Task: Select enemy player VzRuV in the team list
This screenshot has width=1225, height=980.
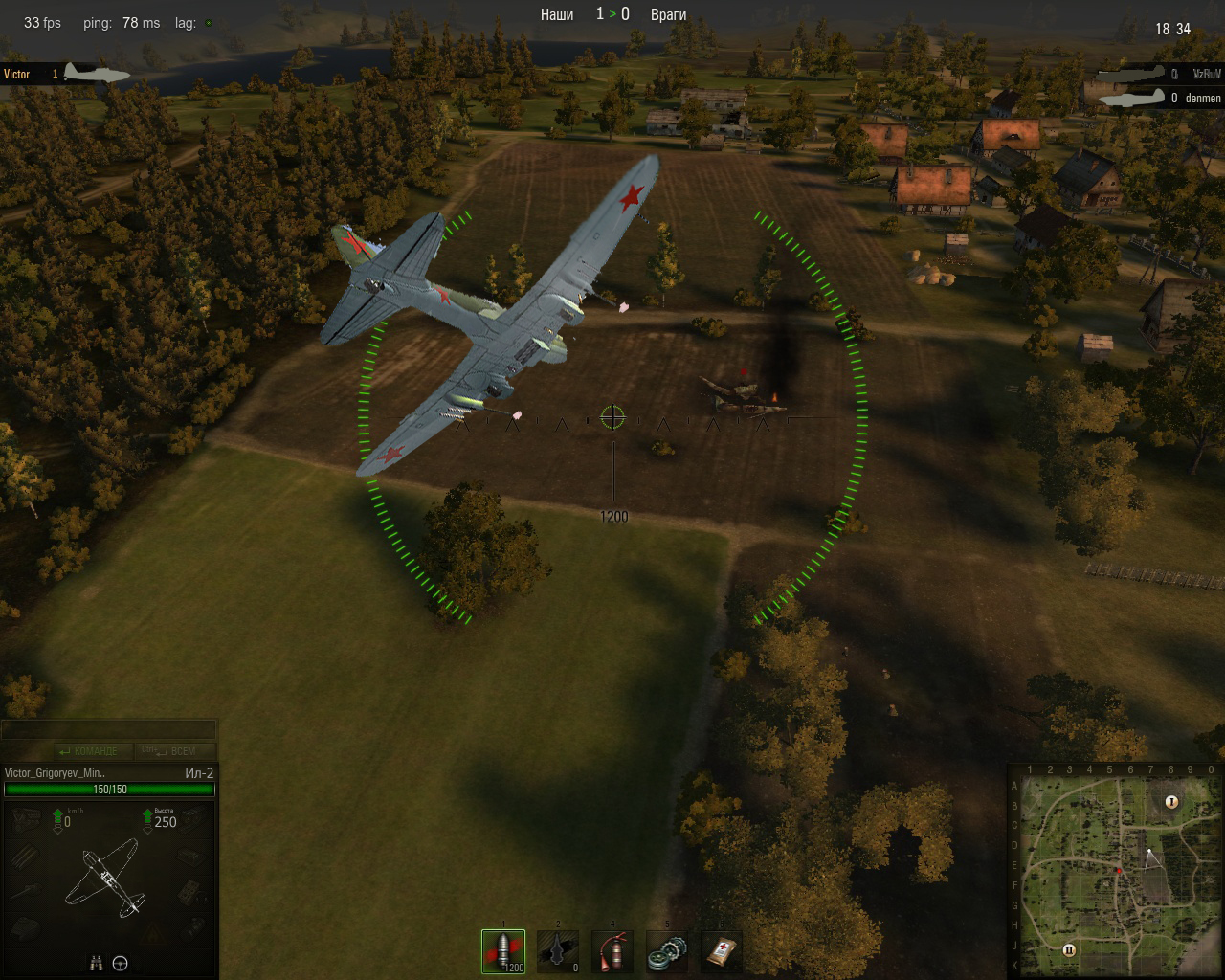Action: click(1206, 74)
